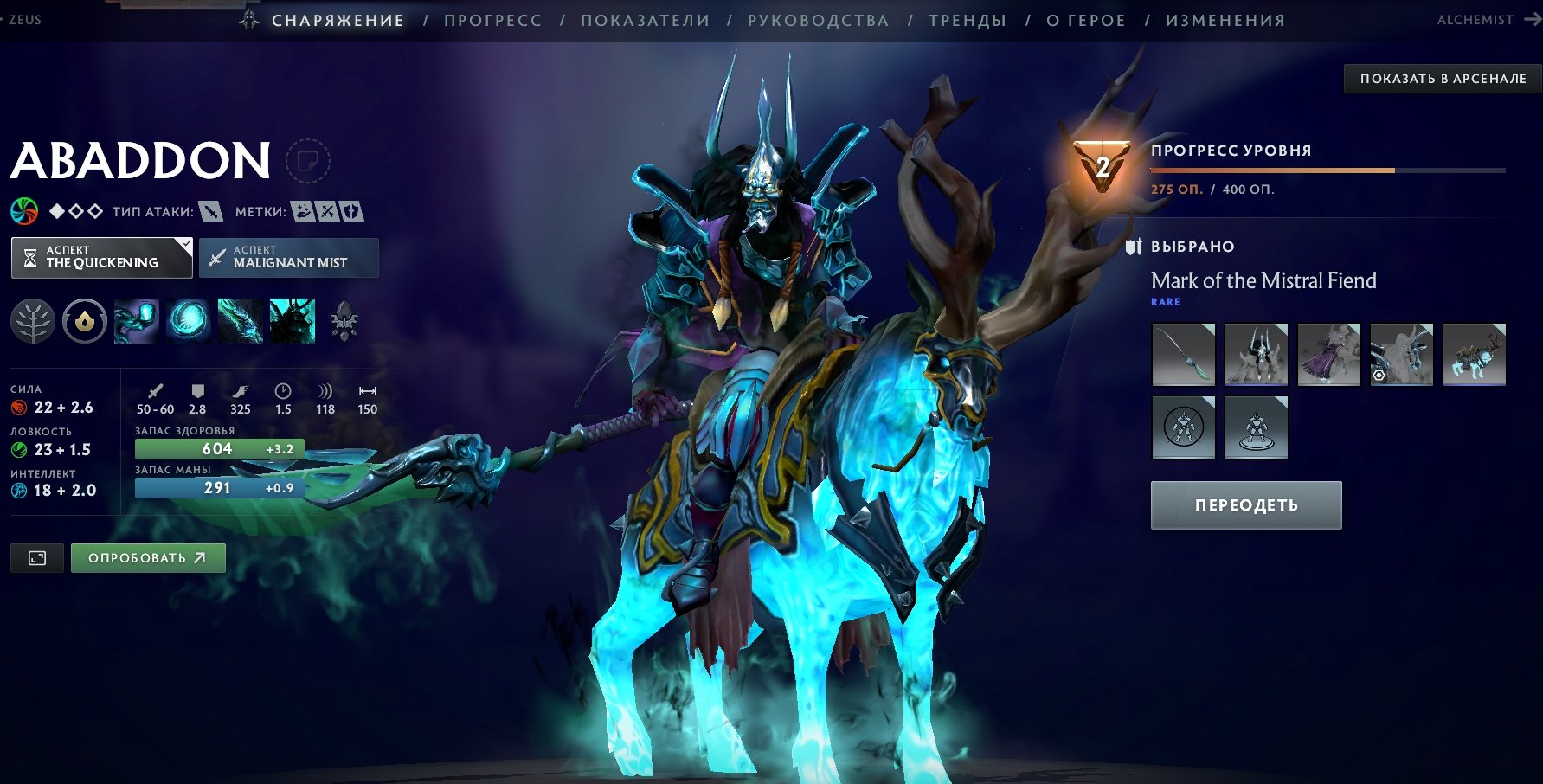Open the talent tree icon
1543x784 pixels.
point(33,322)
